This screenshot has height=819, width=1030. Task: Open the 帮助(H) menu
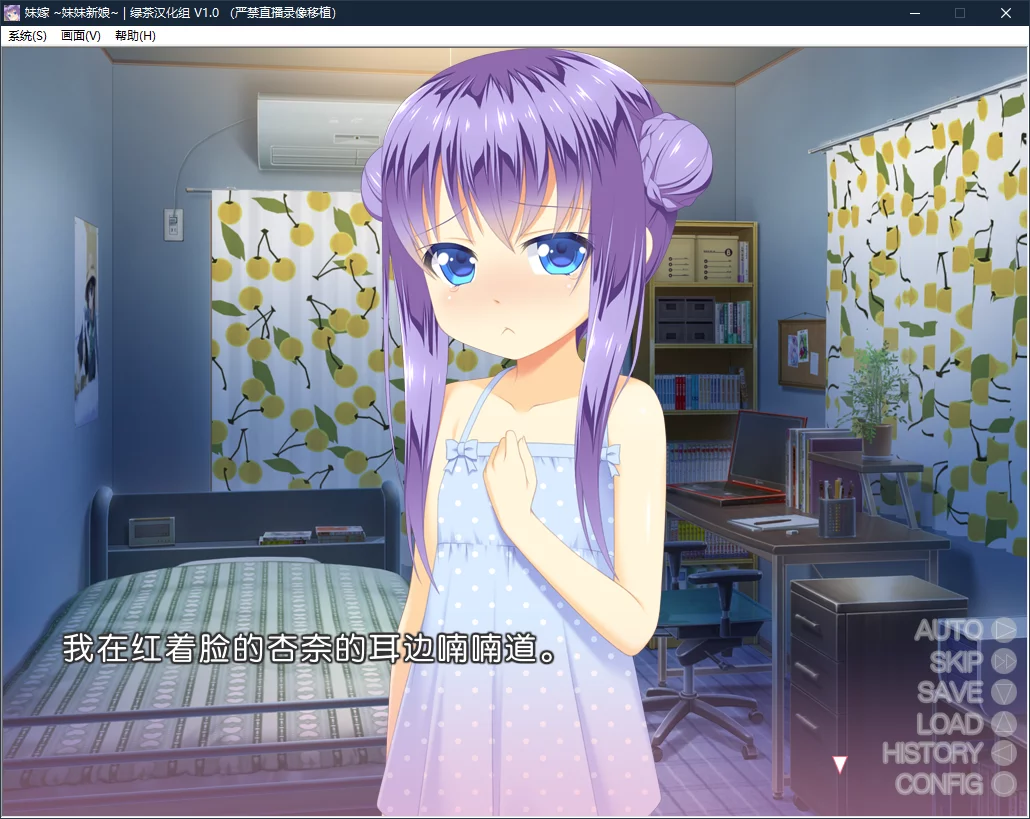[135, 36]
